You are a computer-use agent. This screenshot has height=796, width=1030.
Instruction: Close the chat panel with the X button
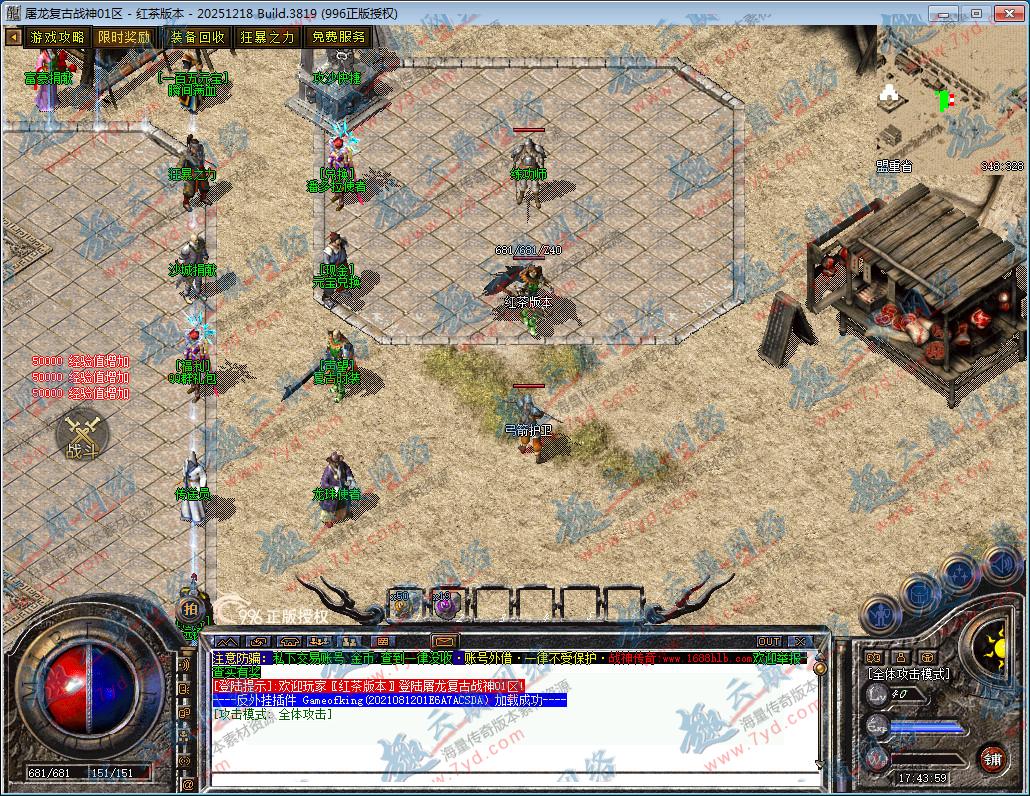point(799,641)
